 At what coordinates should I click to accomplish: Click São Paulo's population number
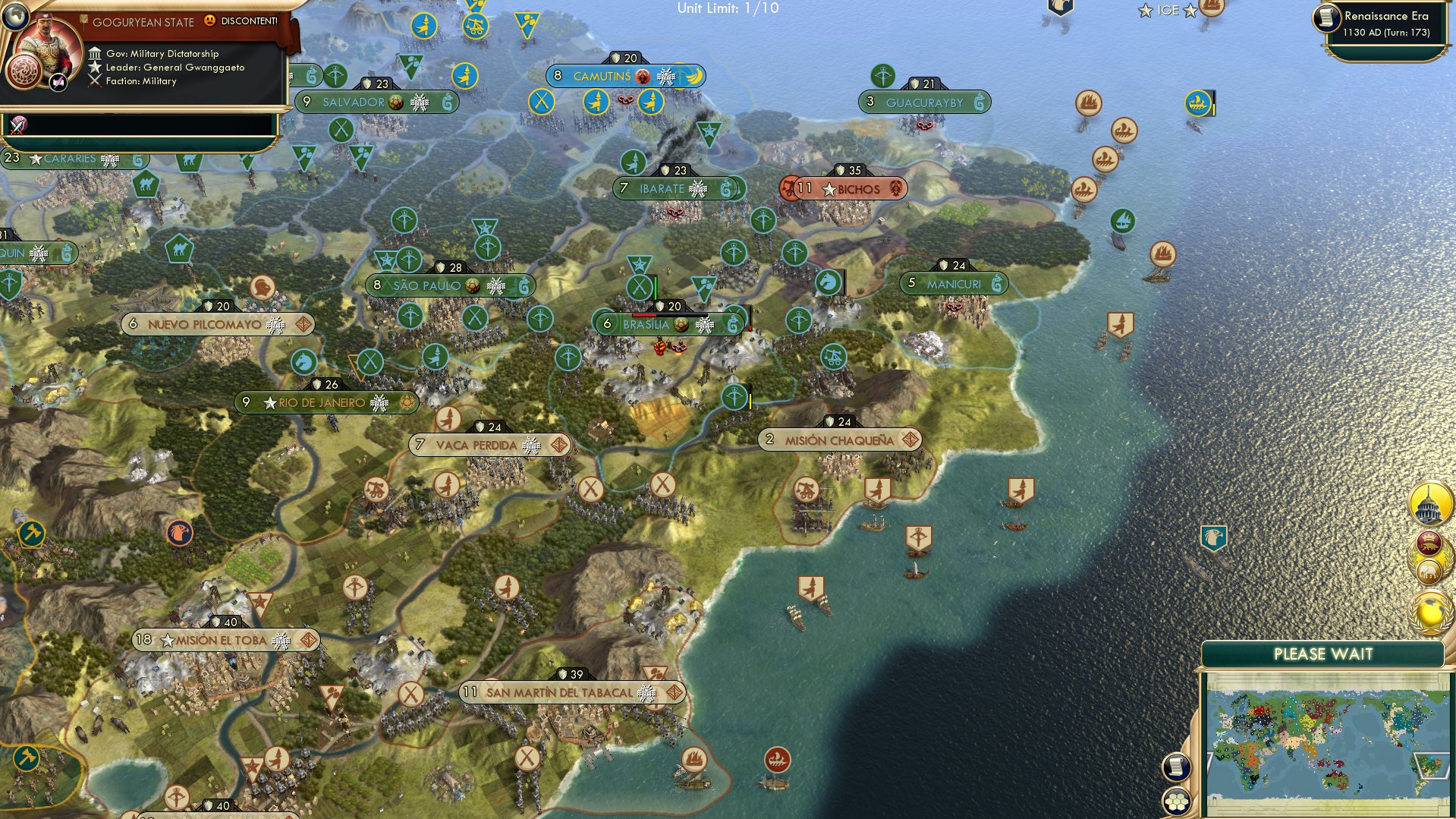tap(377, 285)
